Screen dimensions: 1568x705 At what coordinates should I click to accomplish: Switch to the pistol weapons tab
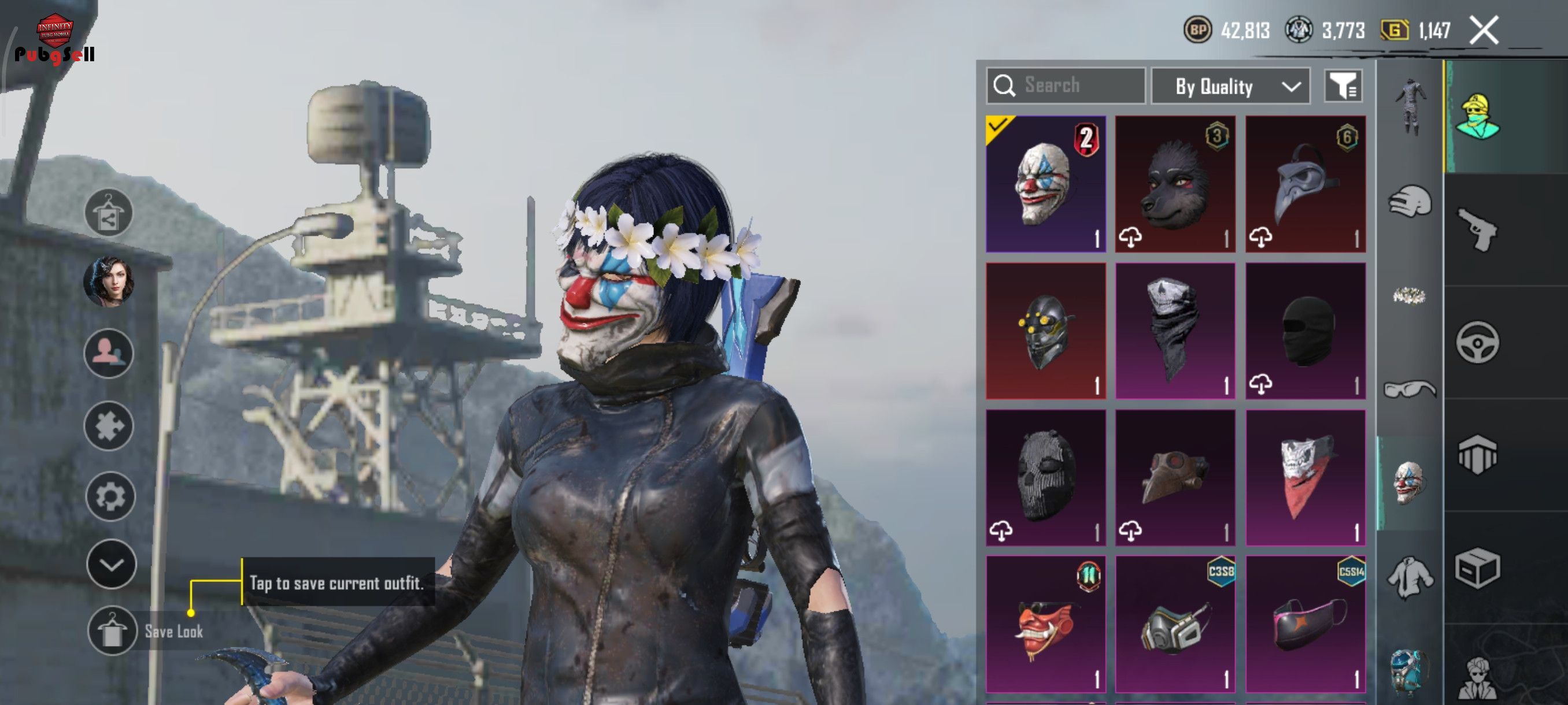1477,229
